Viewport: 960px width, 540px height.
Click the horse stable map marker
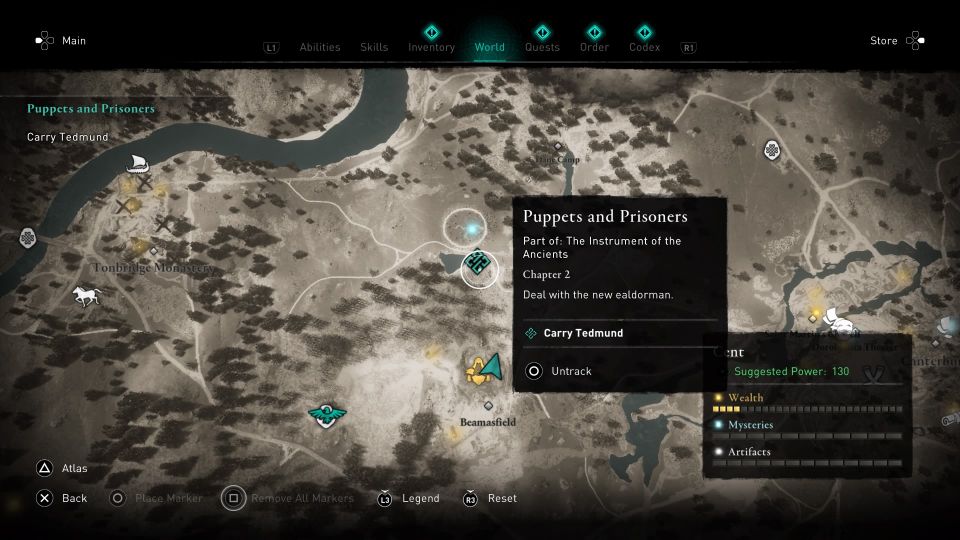coord(86,296)
